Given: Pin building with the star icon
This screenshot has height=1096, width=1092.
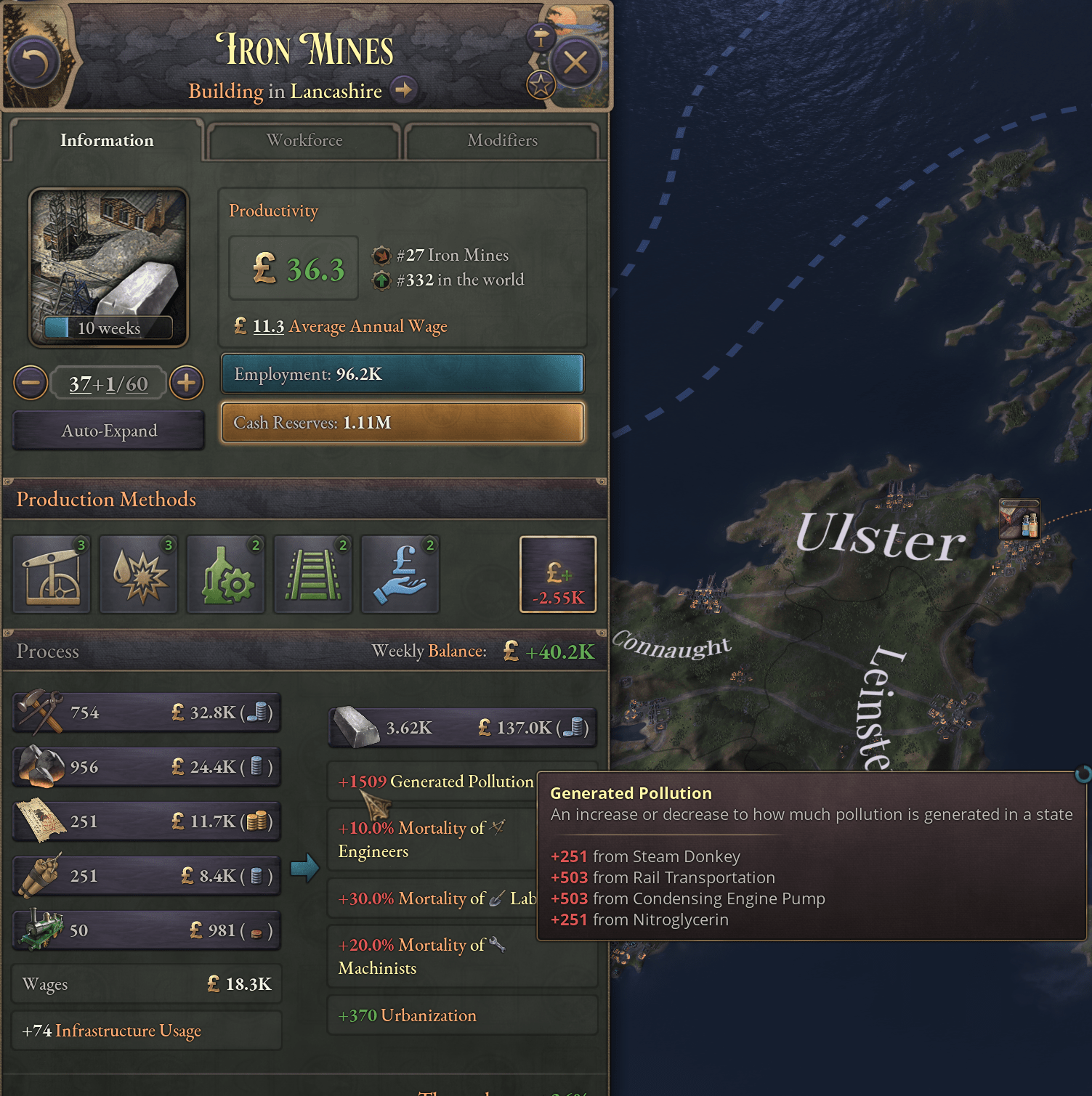Looking at the screenshot, I should [541, 86].
